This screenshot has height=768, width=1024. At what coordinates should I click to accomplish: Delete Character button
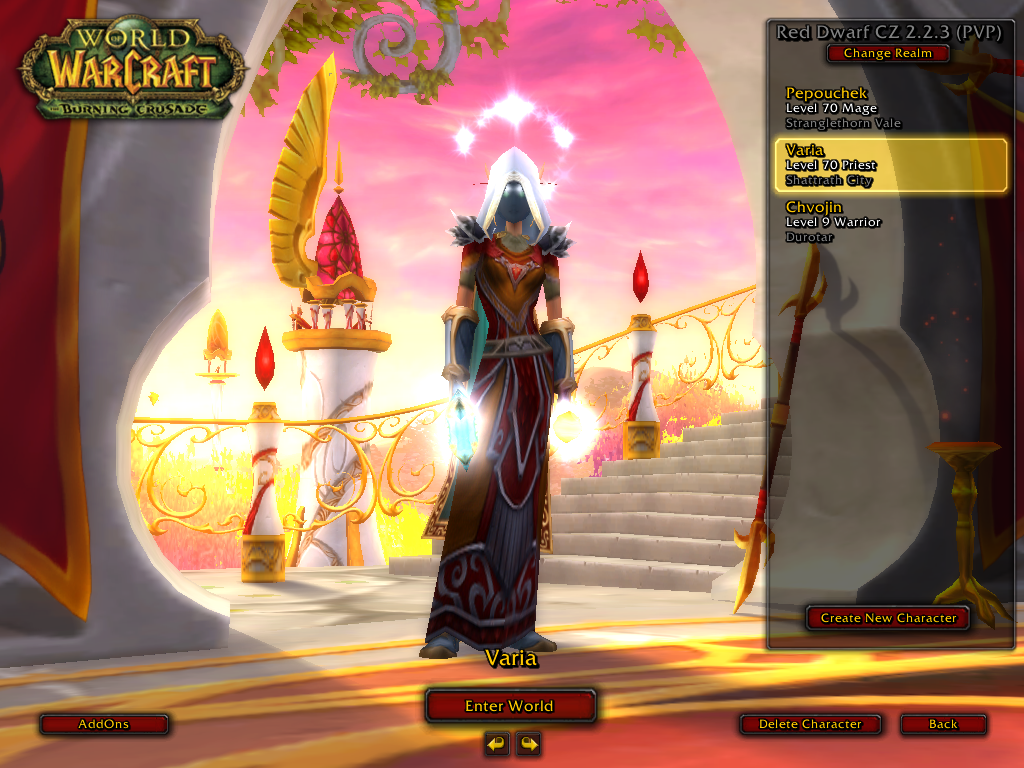coord(810,724)
